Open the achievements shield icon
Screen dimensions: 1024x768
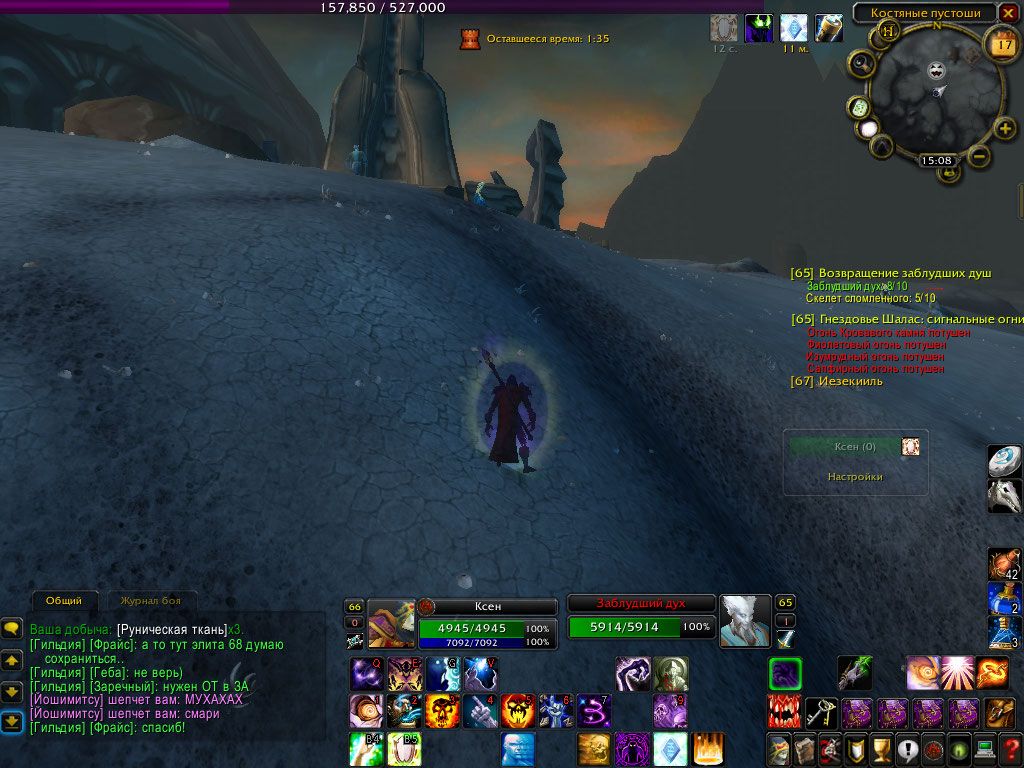click(856, 748)
